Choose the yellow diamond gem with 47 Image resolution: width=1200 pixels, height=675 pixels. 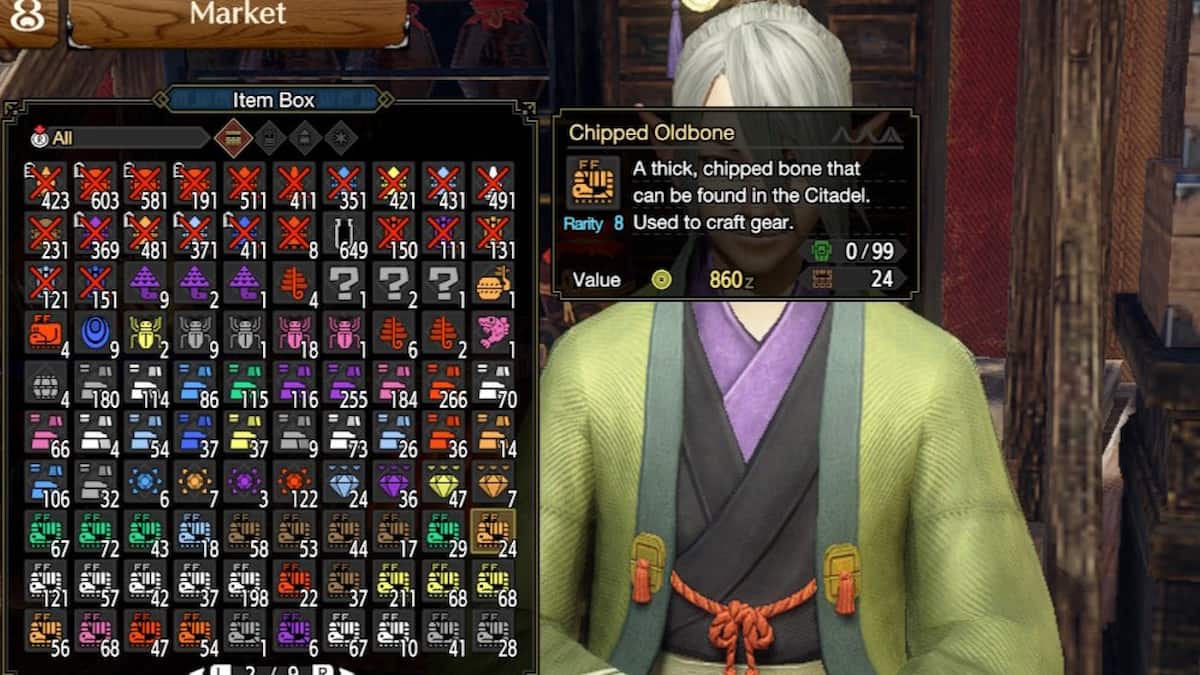(x=442, y=482)
